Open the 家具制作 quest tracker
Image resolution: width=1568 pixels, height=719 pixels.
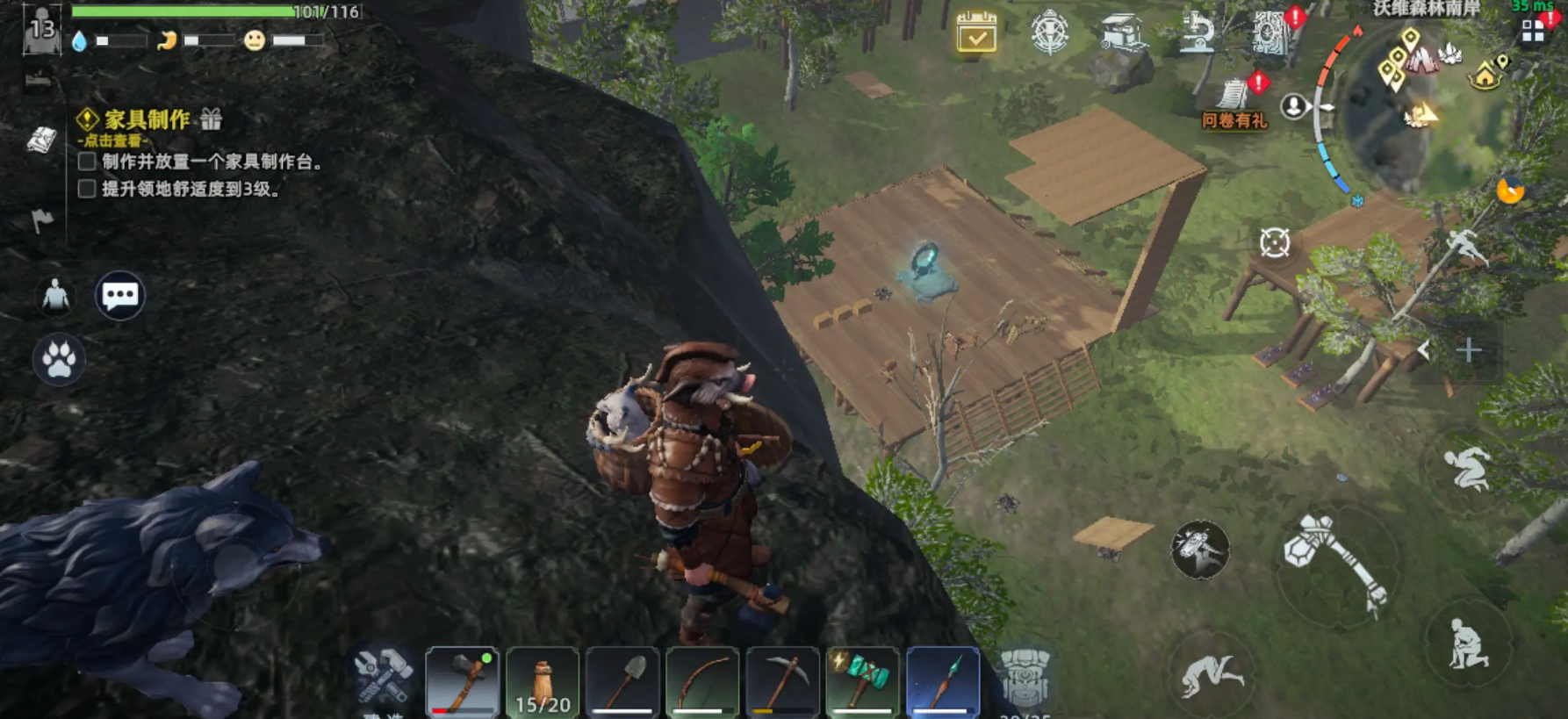point(147,120)
